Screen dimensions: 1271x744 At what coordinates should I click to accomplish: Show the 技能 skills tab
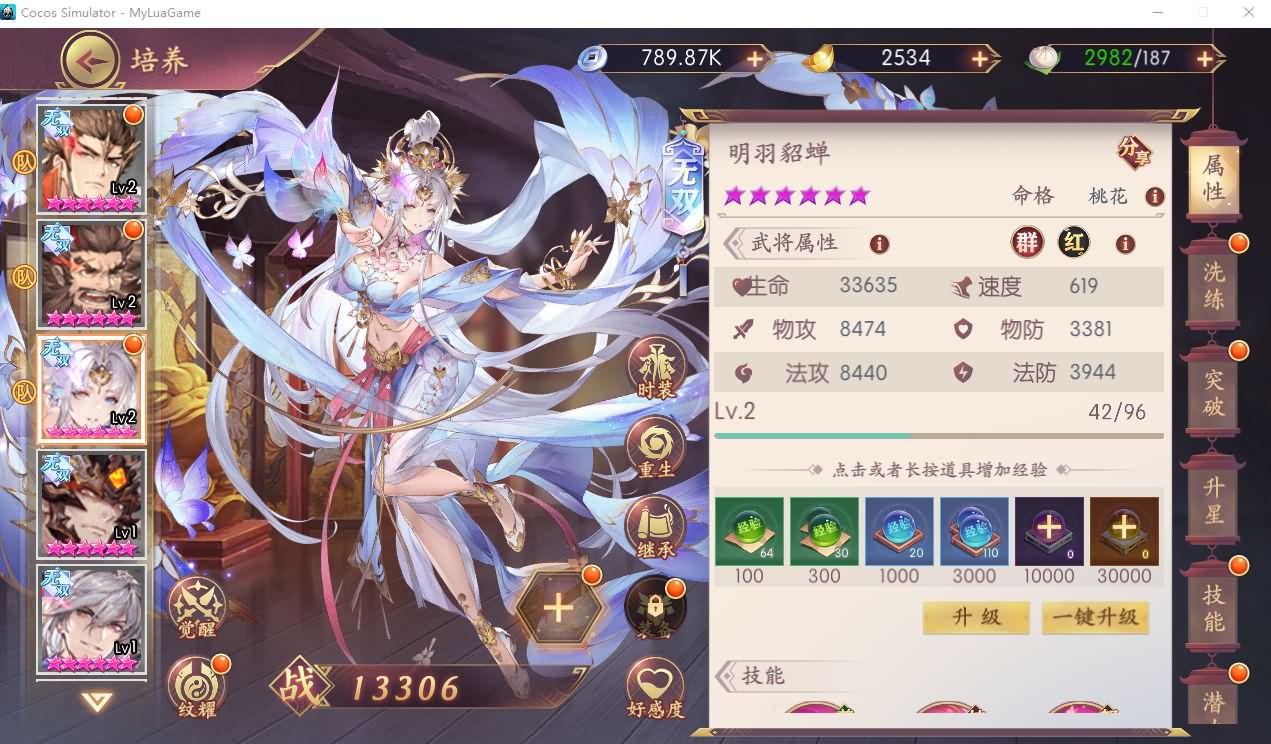(x=1213, y=607)
